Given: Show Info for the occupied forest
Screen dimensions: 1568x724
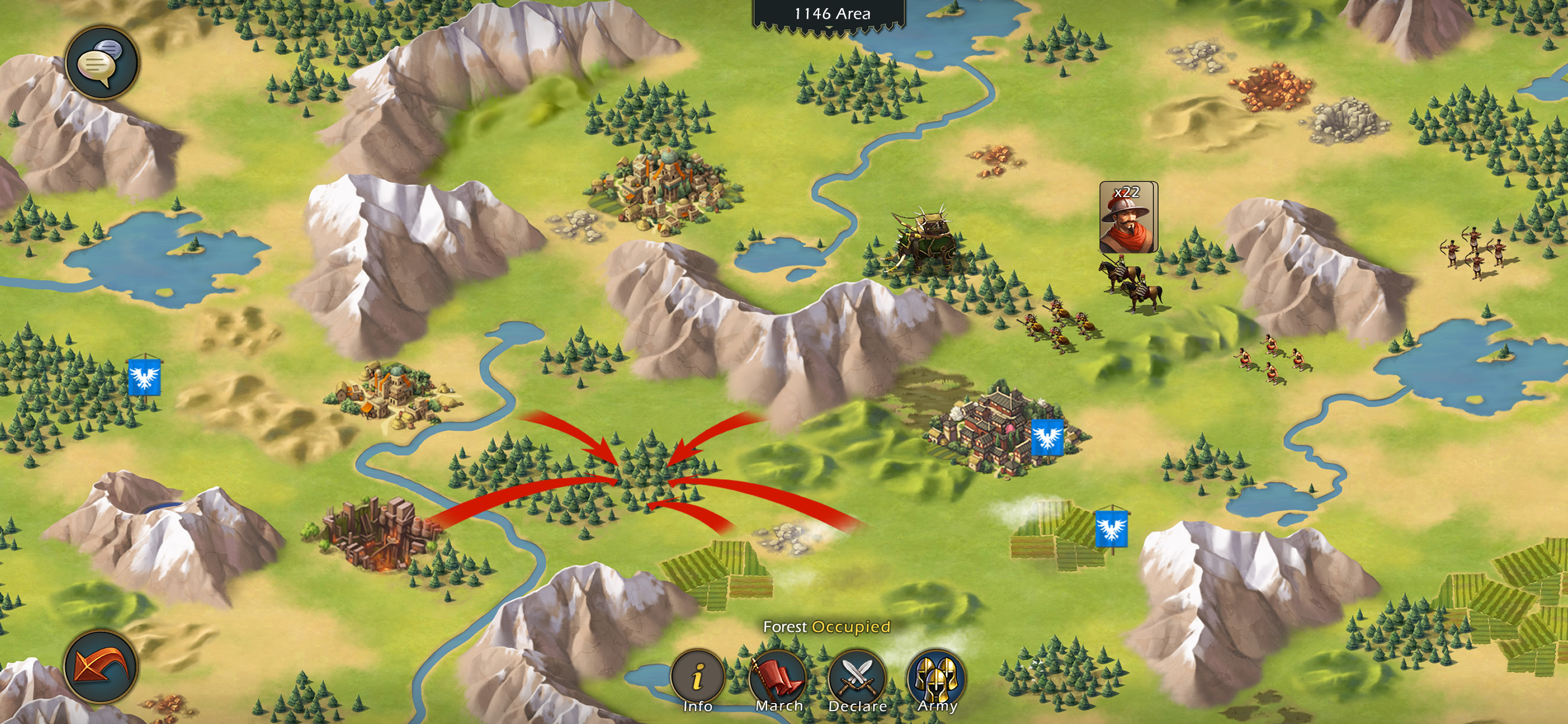Looking at the screenshot, I should (698, 677).
